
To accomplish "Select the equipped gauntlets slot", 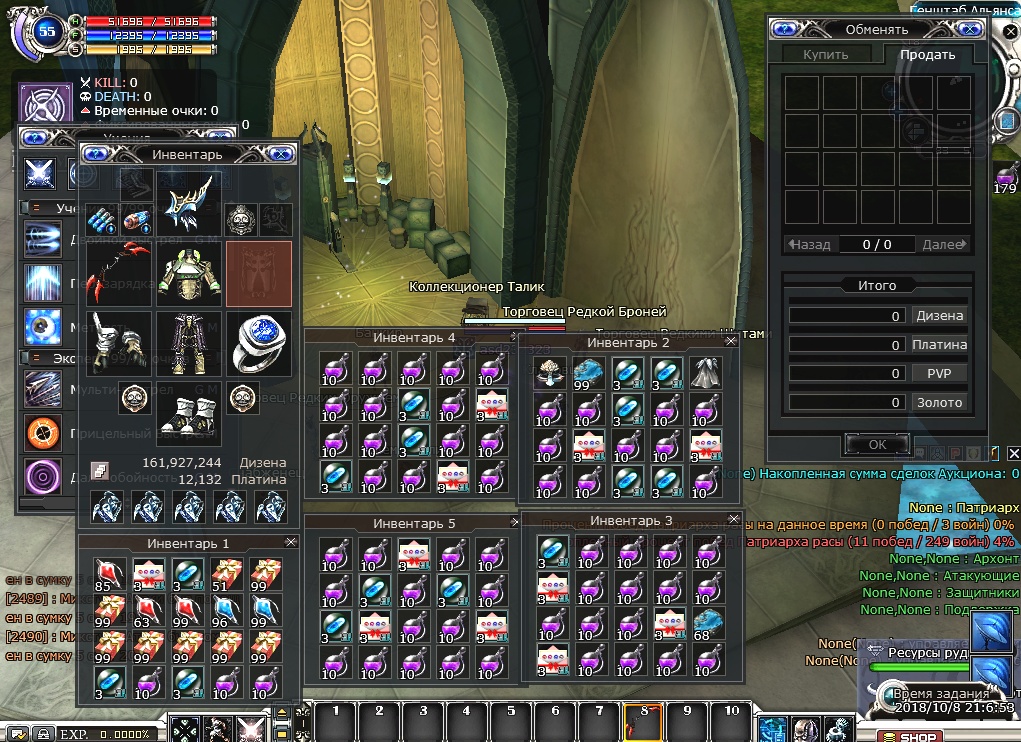I will (x=118, y=342).
